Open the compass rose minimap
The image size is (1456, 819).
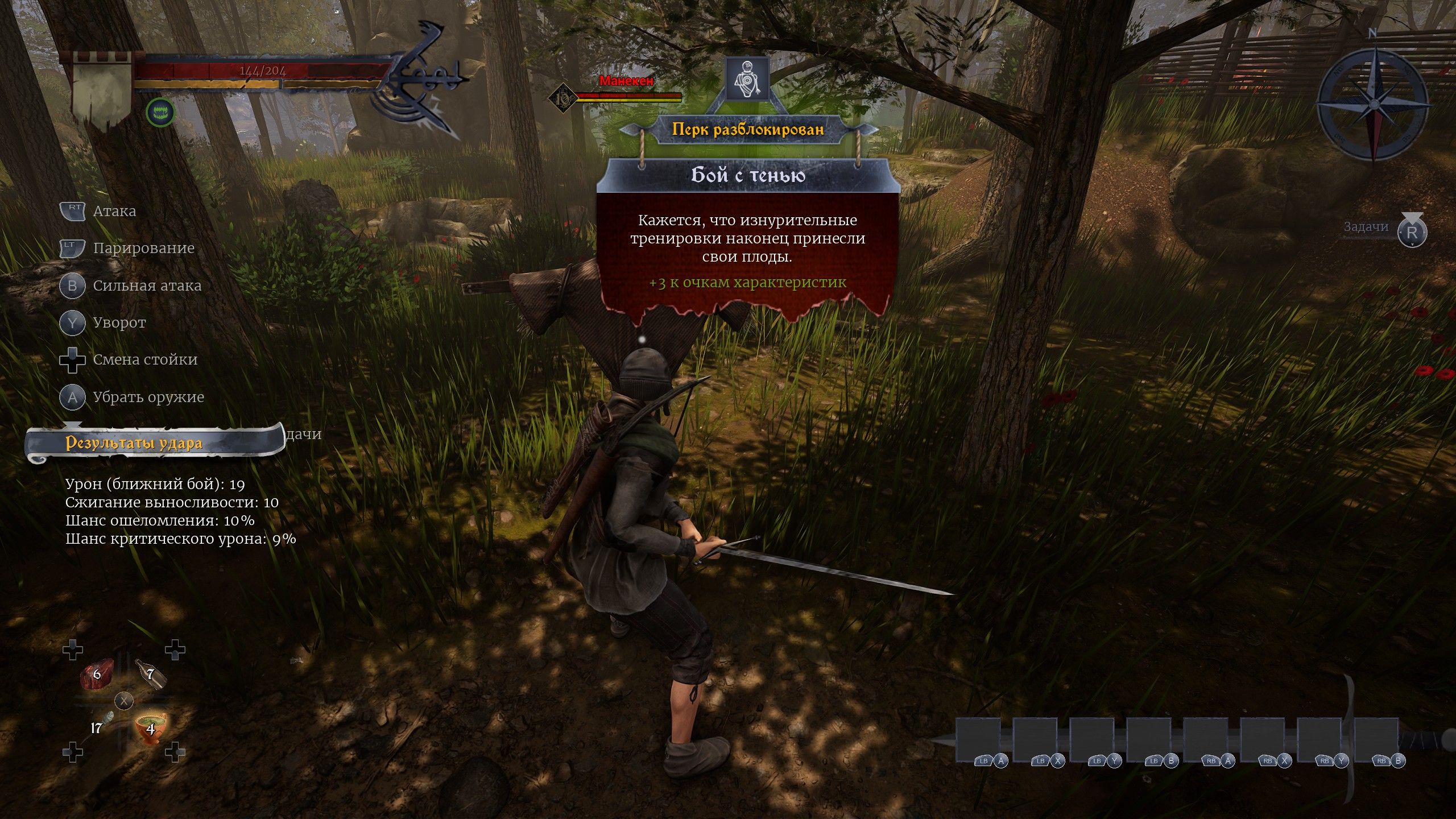click(1371, 105)
